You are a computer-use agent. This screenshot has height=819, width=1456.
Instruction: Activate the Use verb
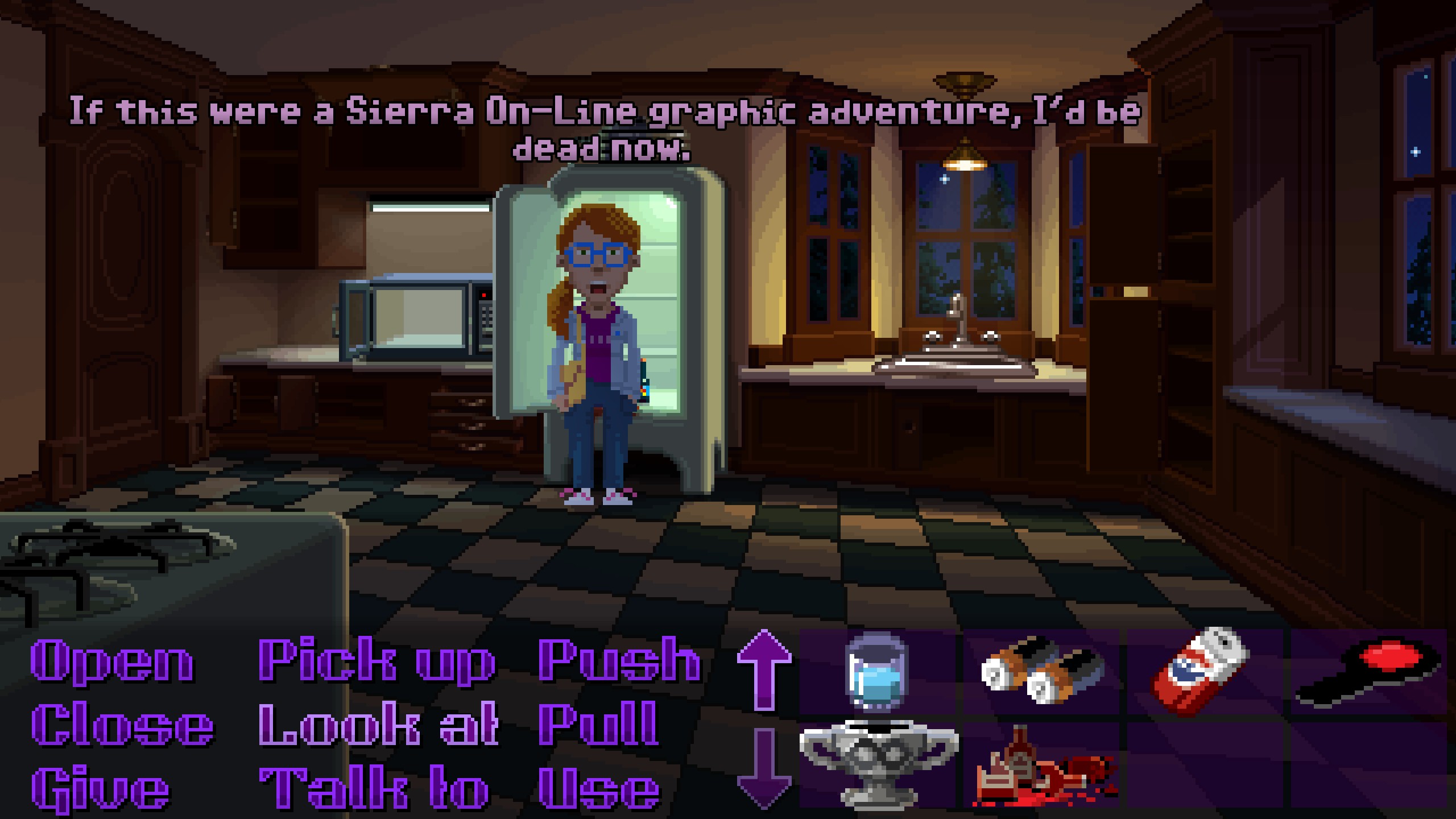[599, 789]
